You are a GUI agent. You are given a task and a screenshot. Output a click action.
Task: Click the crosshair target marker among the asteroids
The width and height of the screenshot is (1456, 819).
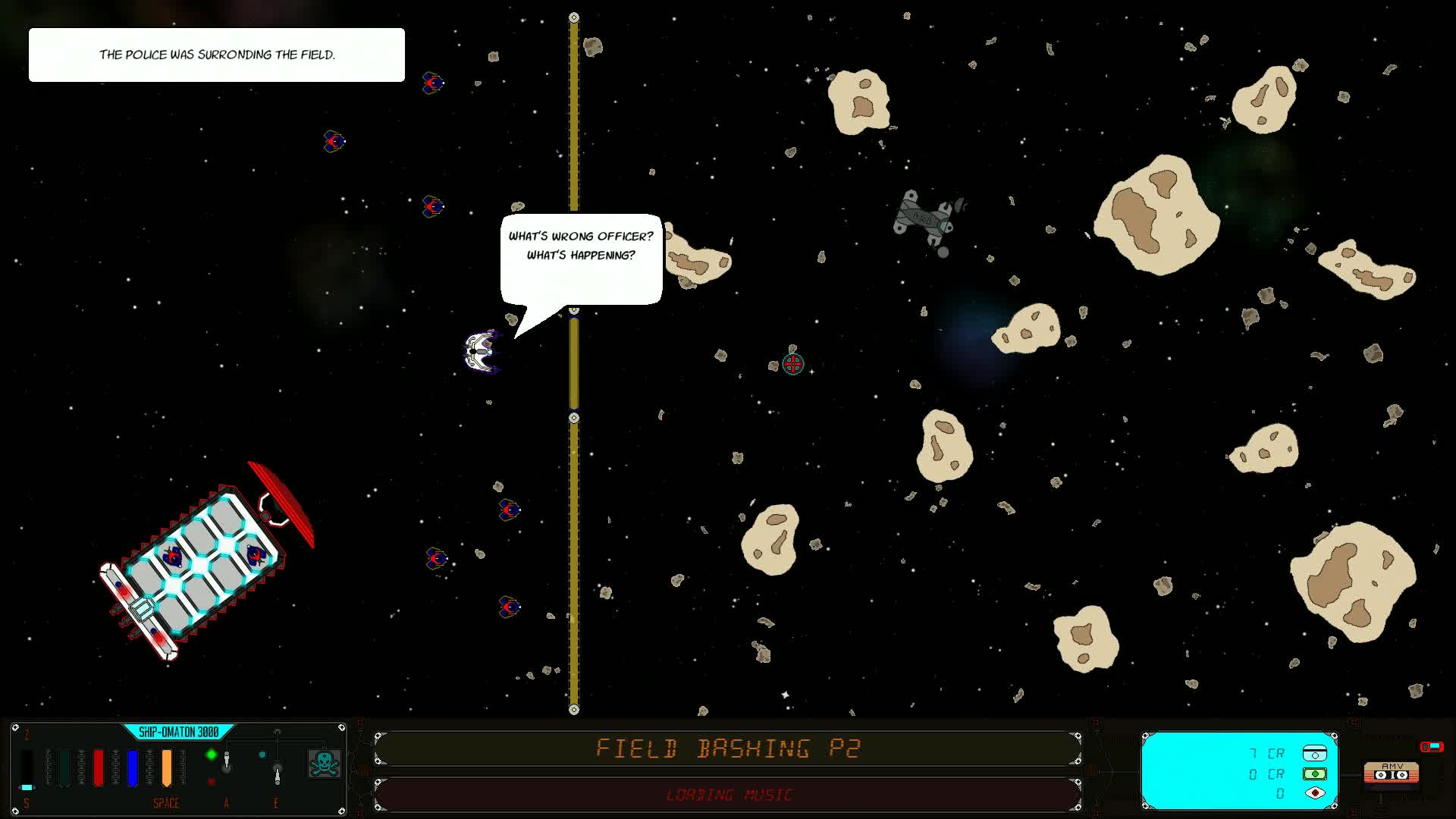(x=792, y=364)
